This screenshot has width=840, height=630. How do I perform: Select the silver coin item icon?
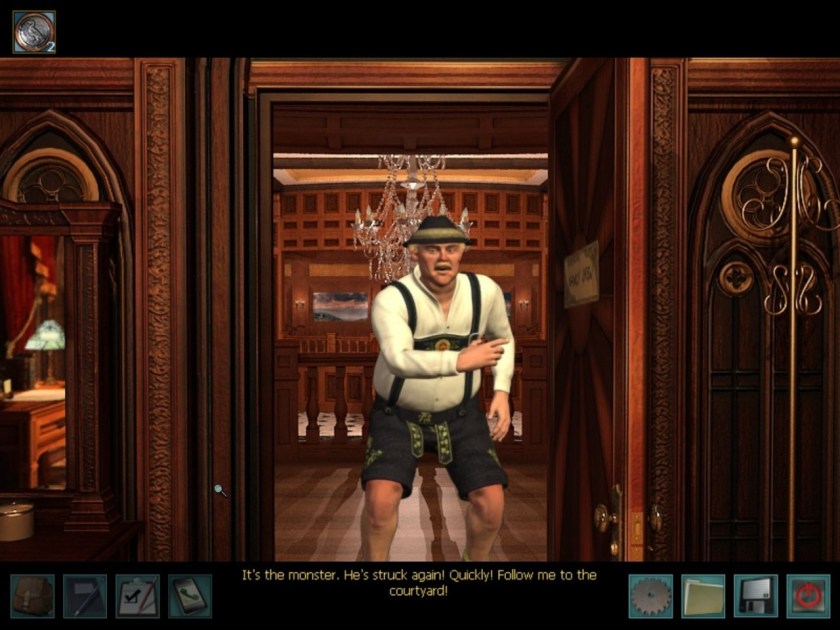(x=33, y=32)
